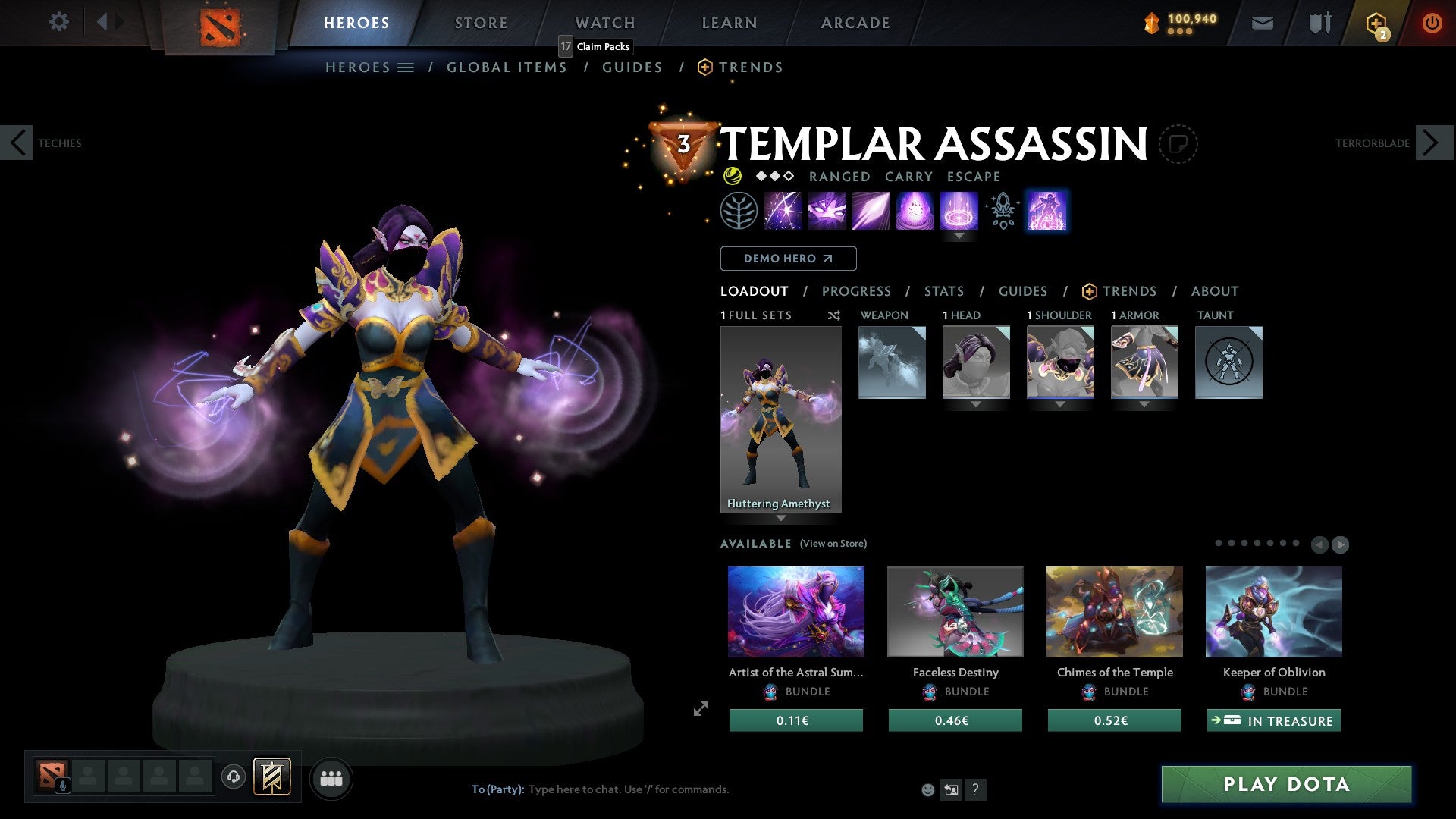Expand the Fluttering Amethyst set details arrow

[x=780, y=519]
